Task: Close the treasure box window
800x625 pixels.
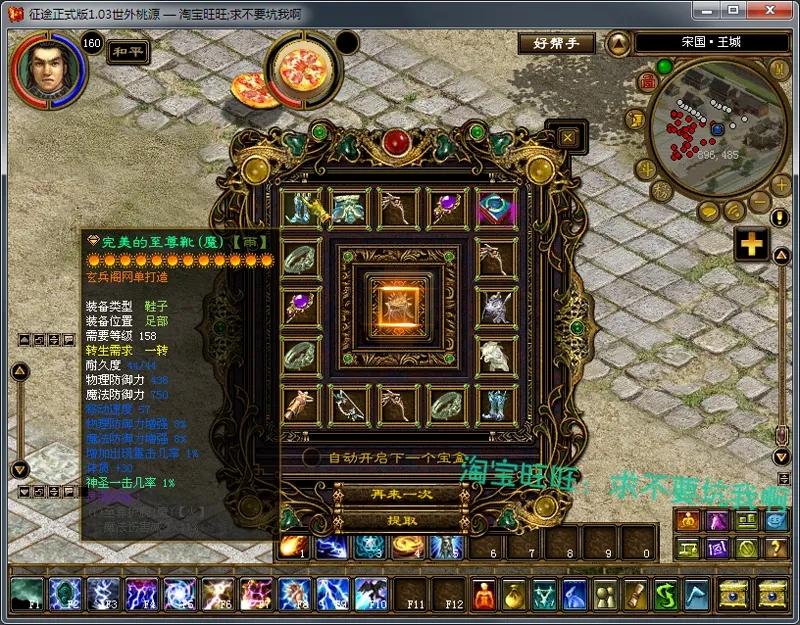Action: [x=568, y=137]
